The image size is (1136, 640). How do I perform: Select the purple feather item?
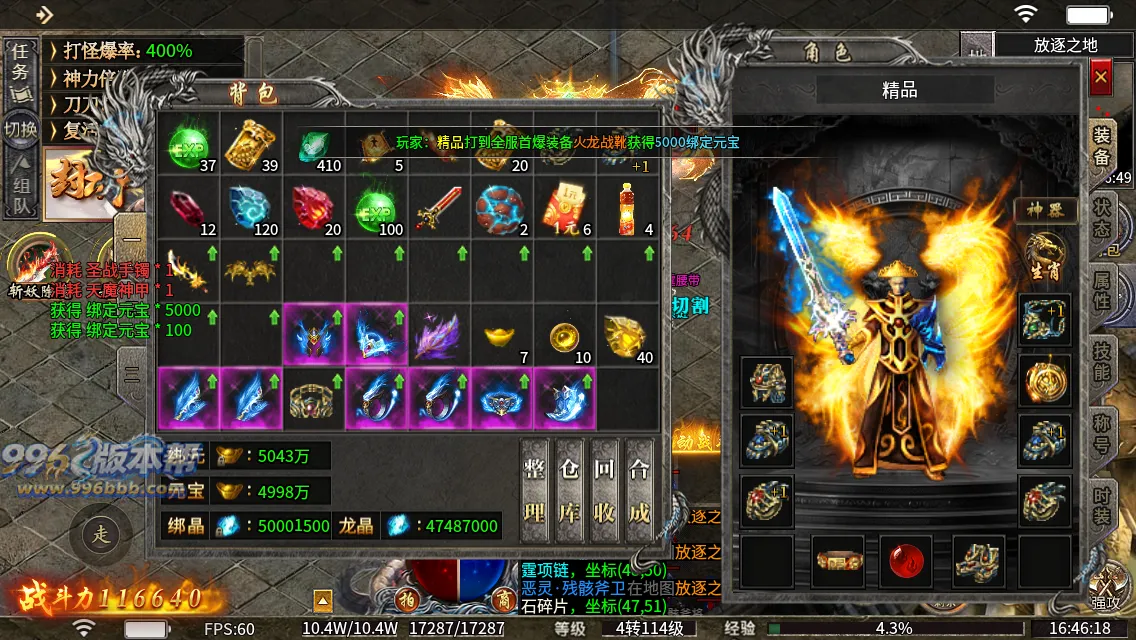pyautogui.click(x=438, y=336)
